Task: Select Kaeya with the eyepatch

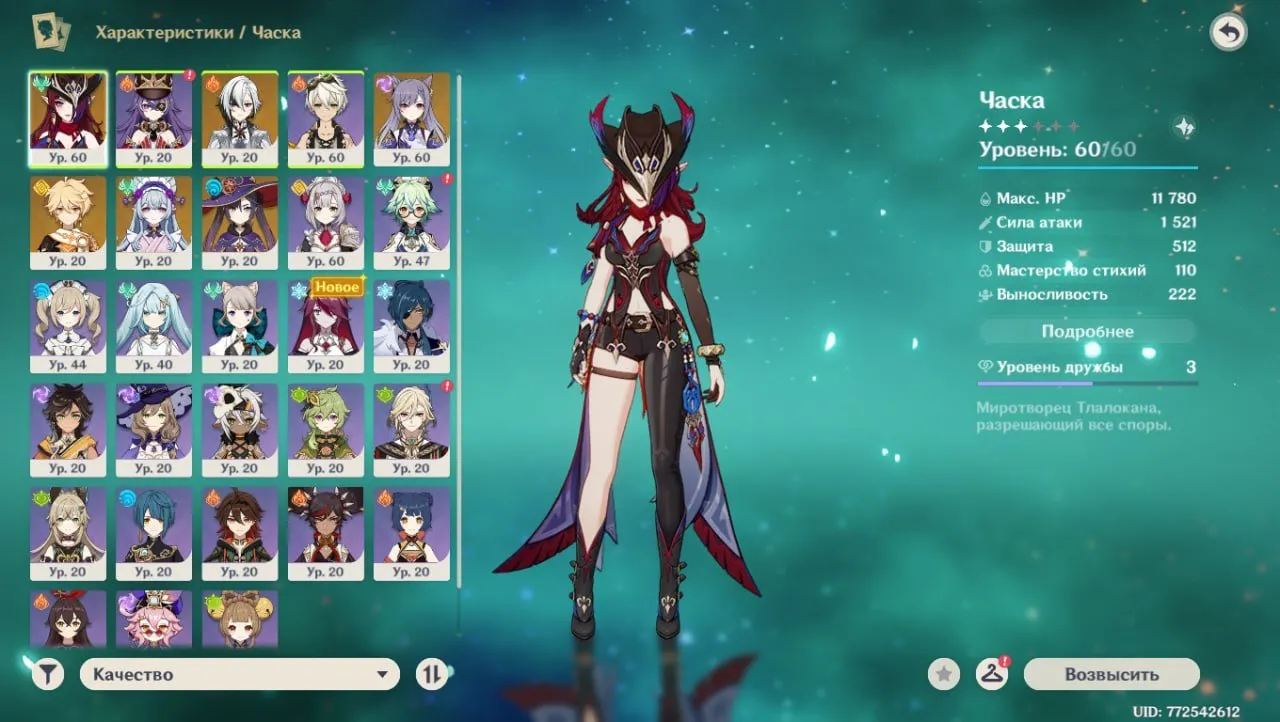Action: [x=412, y=325]
